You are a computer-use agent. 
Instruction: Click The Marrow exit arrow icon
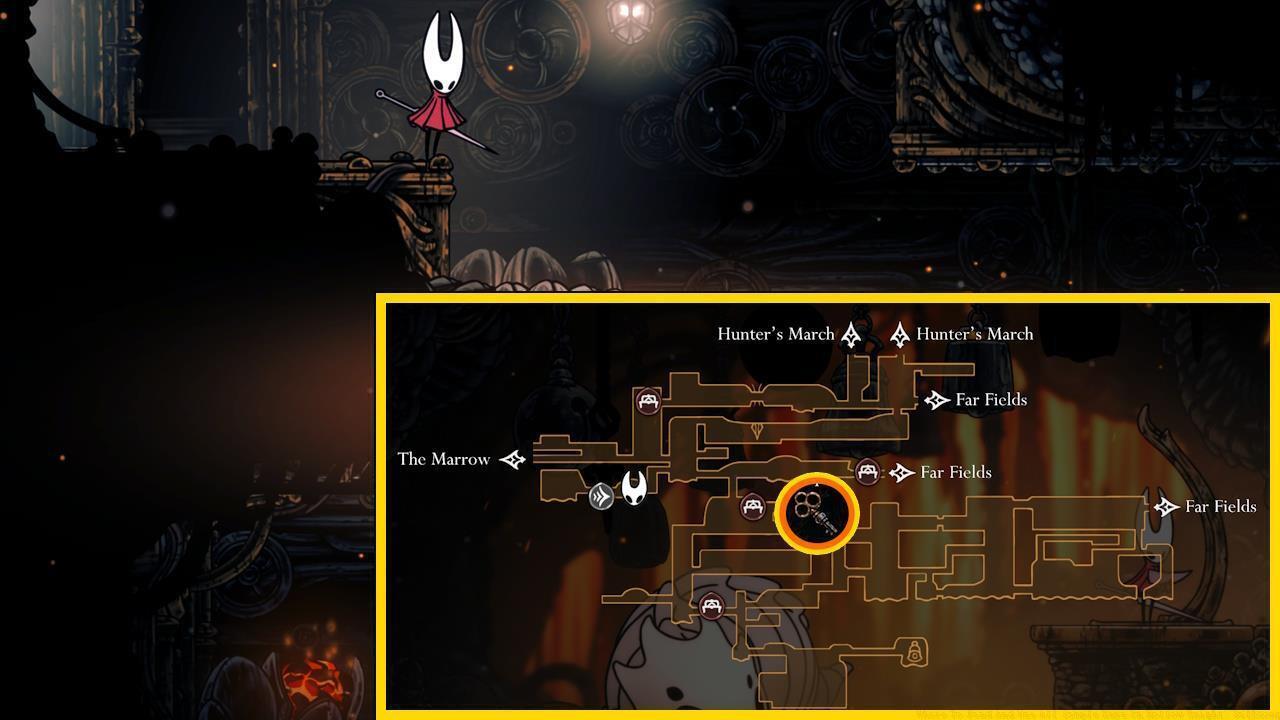tap(513, 460)
